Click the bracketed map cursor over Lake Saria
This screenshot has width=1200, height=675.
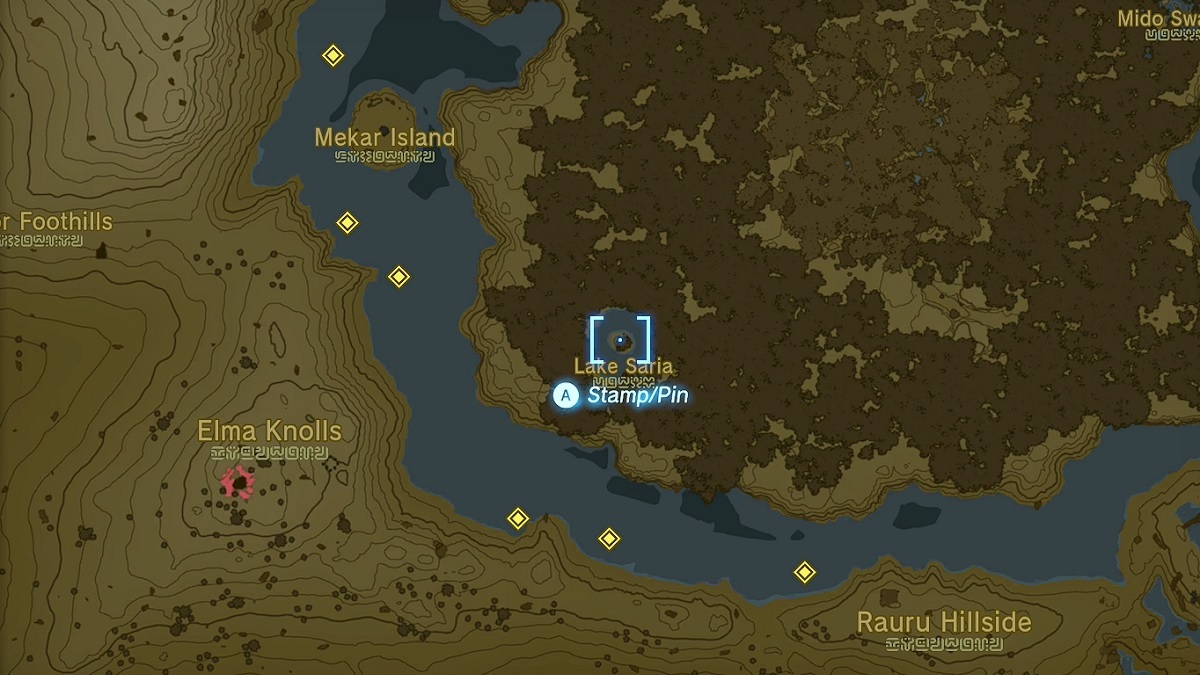point(620,340)
